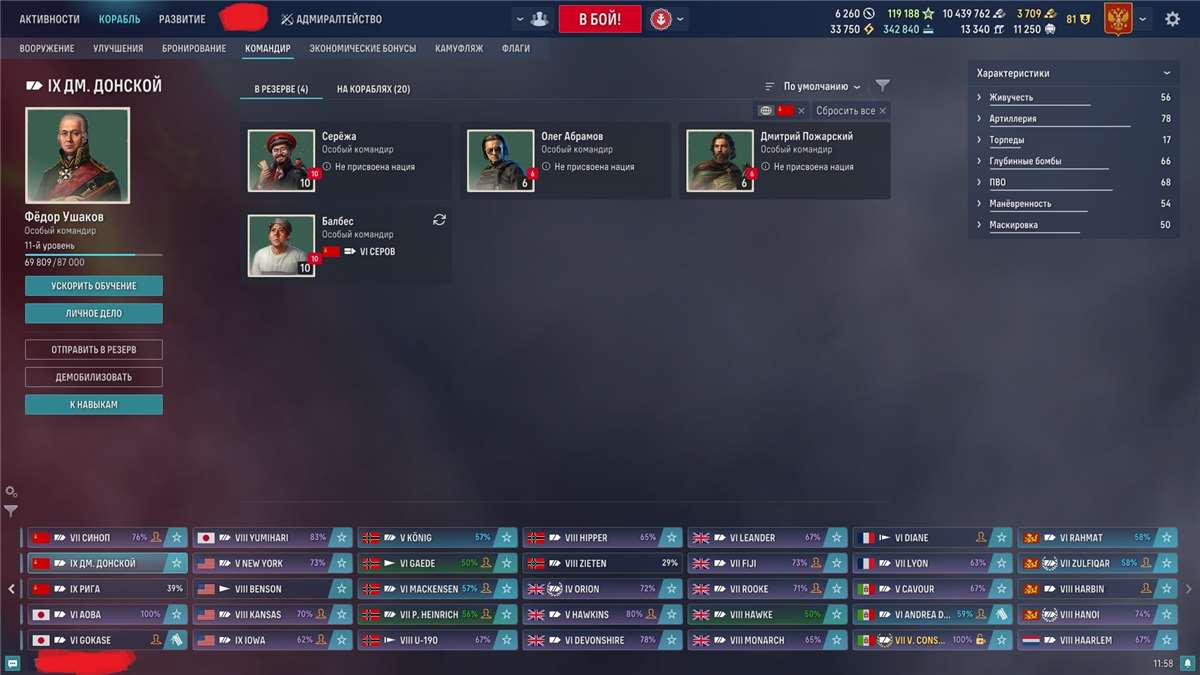Go to skills with К навыкам
The image size is (1200, 675).
click(94, 404)
